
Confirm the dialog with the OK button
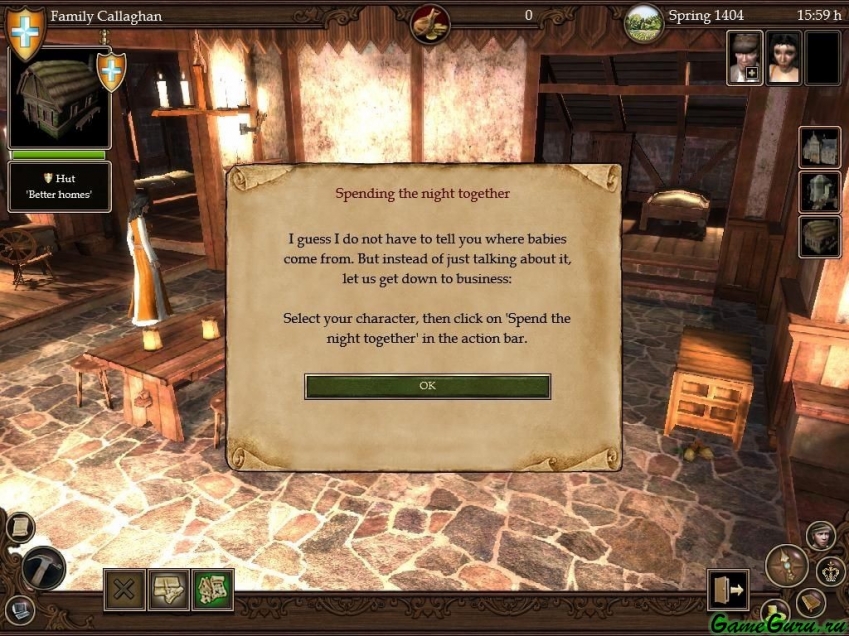(427, 386)
